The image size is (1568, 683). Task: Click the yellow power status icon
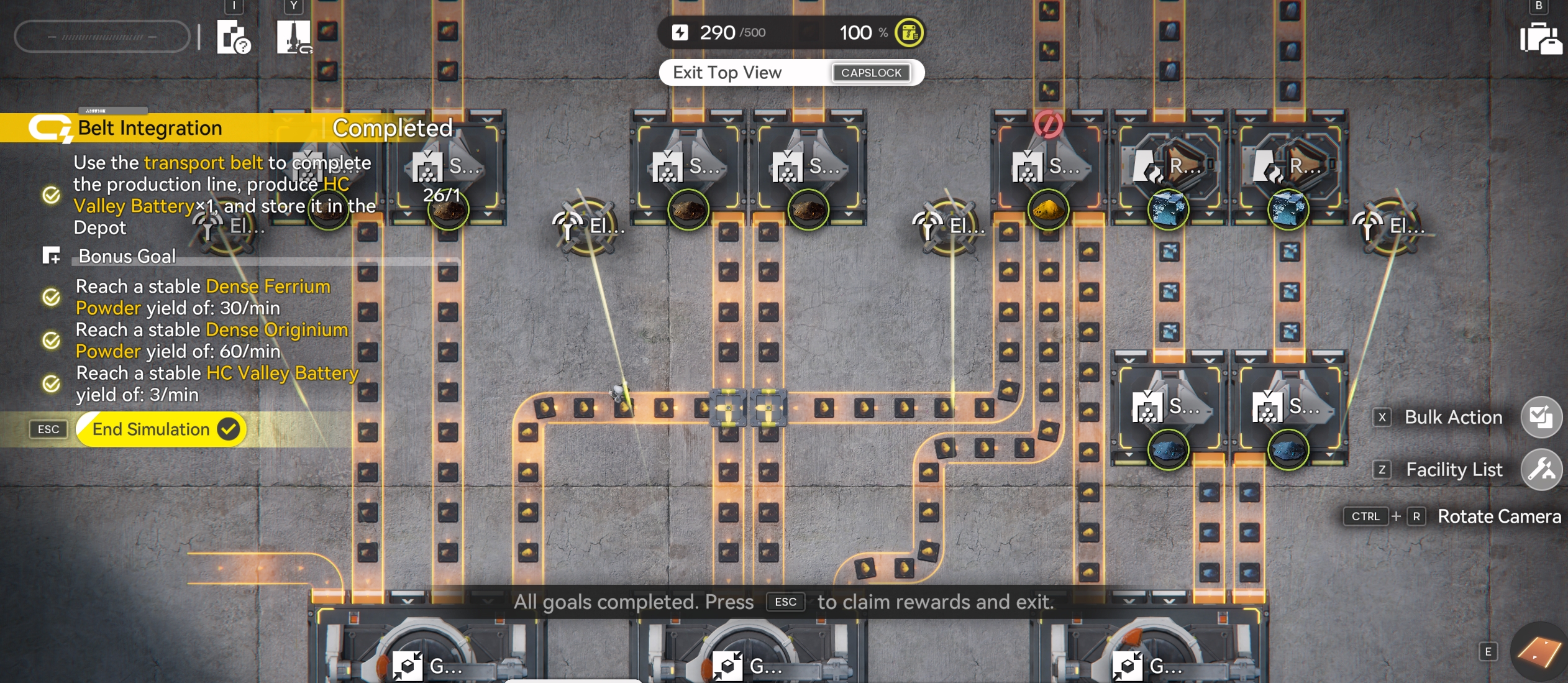click(909, 33)
